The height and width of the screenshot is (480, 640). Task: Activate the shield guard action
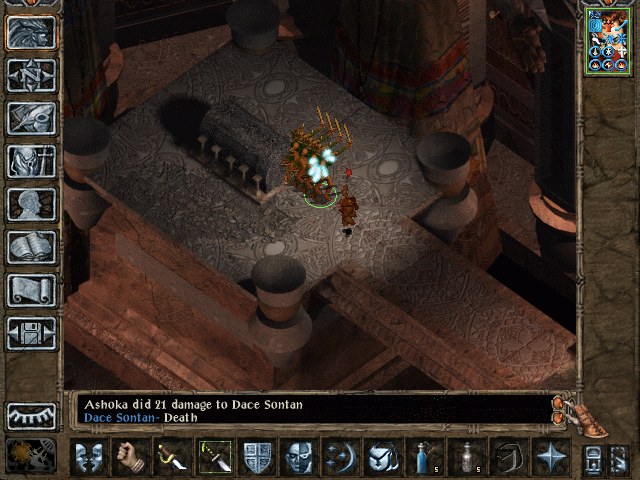[257, 457]
